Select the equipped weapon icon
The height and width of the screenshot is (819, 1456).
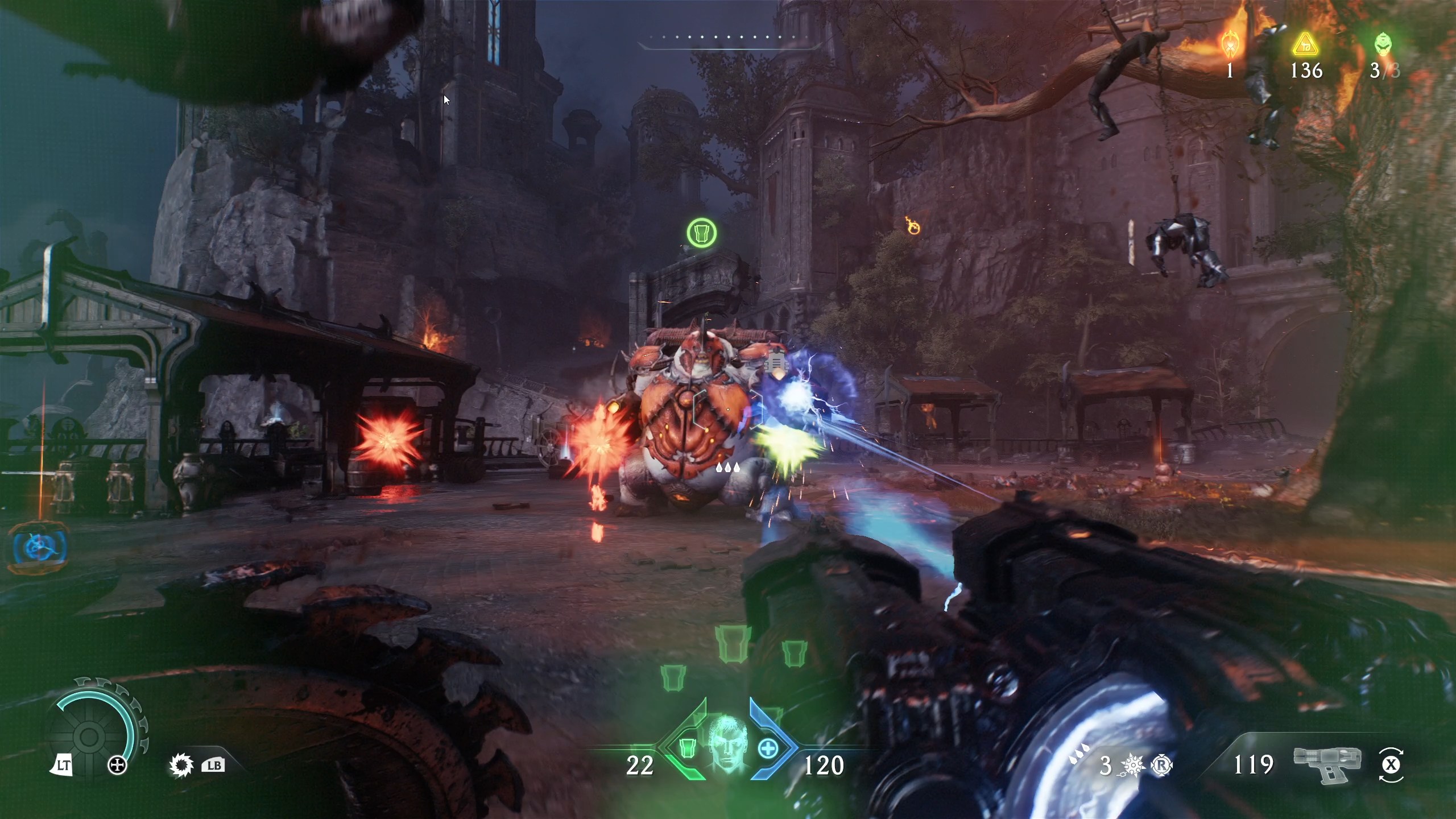pos(1325,763)
